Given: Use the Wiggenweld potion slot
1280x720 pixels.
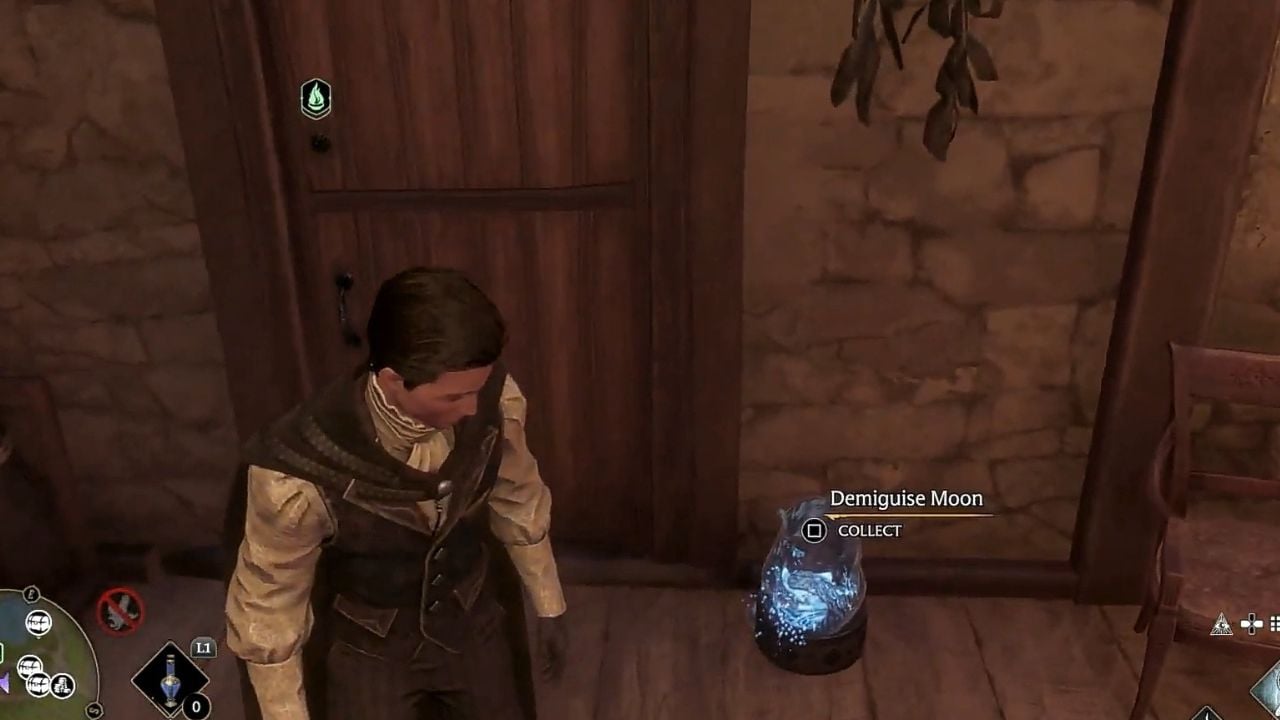Looking at the screenshot, I should (x=170, y=680).
